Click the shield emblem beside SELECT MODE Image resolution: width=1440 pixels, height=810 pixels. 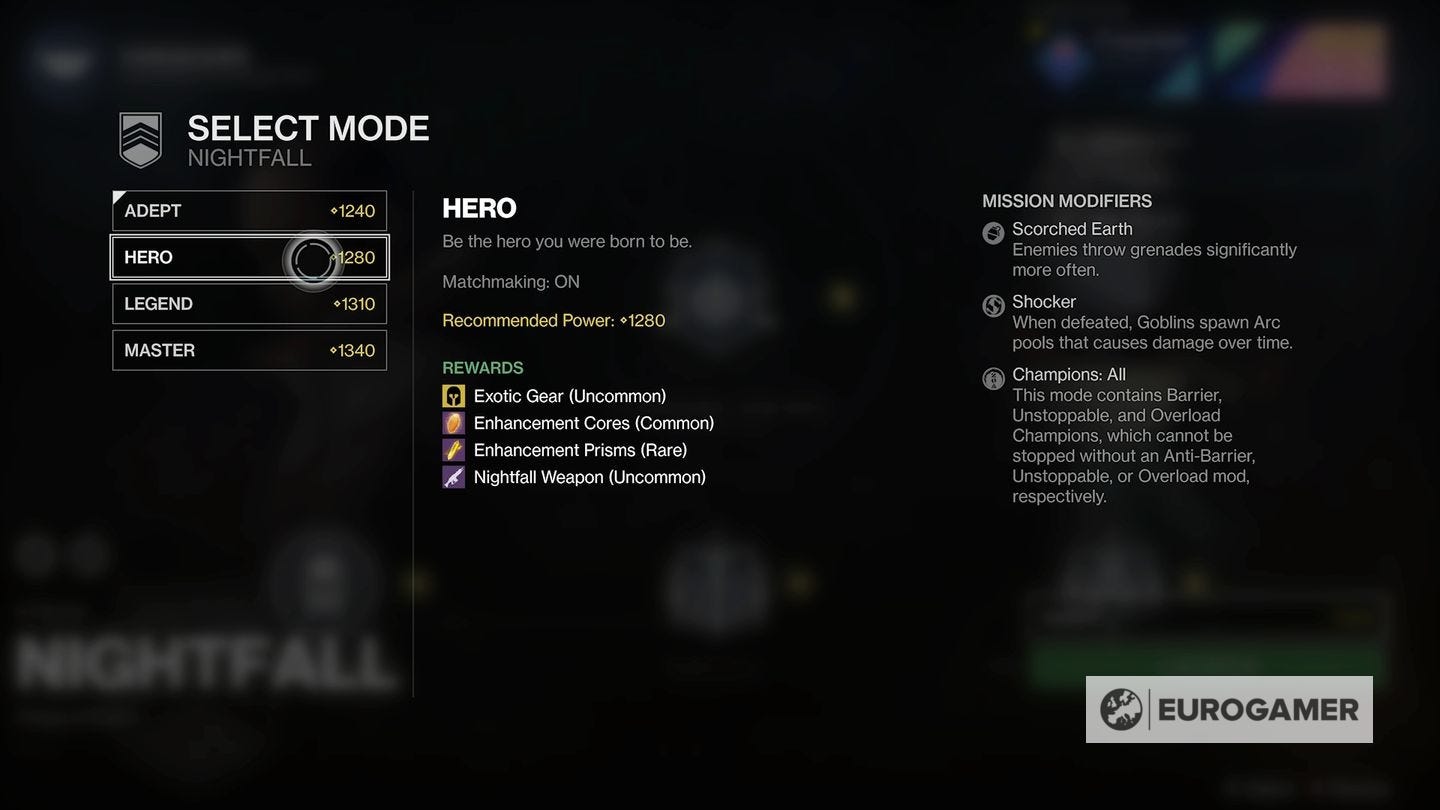point(137,139)
